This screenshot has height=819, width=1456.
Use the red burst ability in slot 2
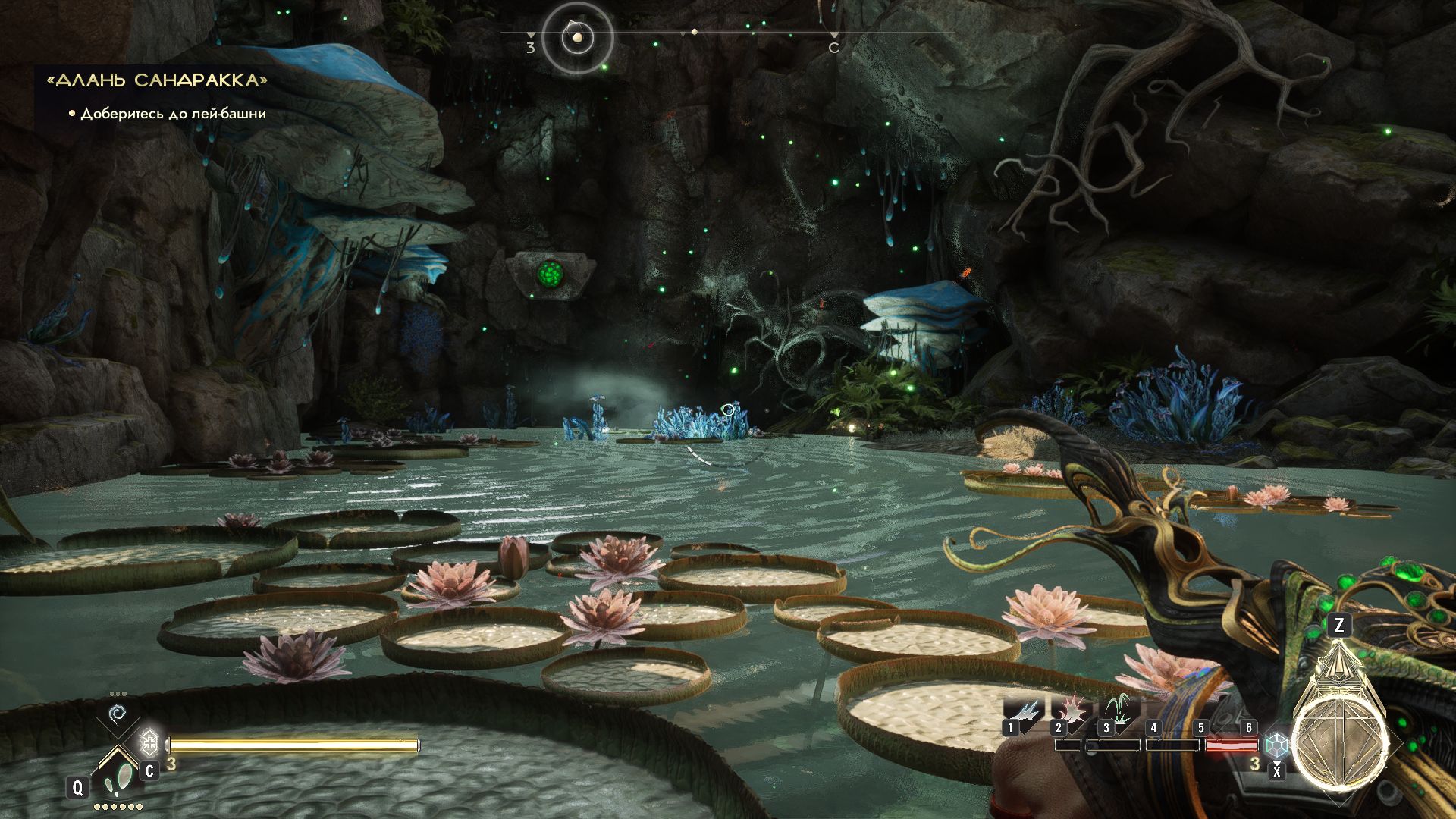point(1070,712)
